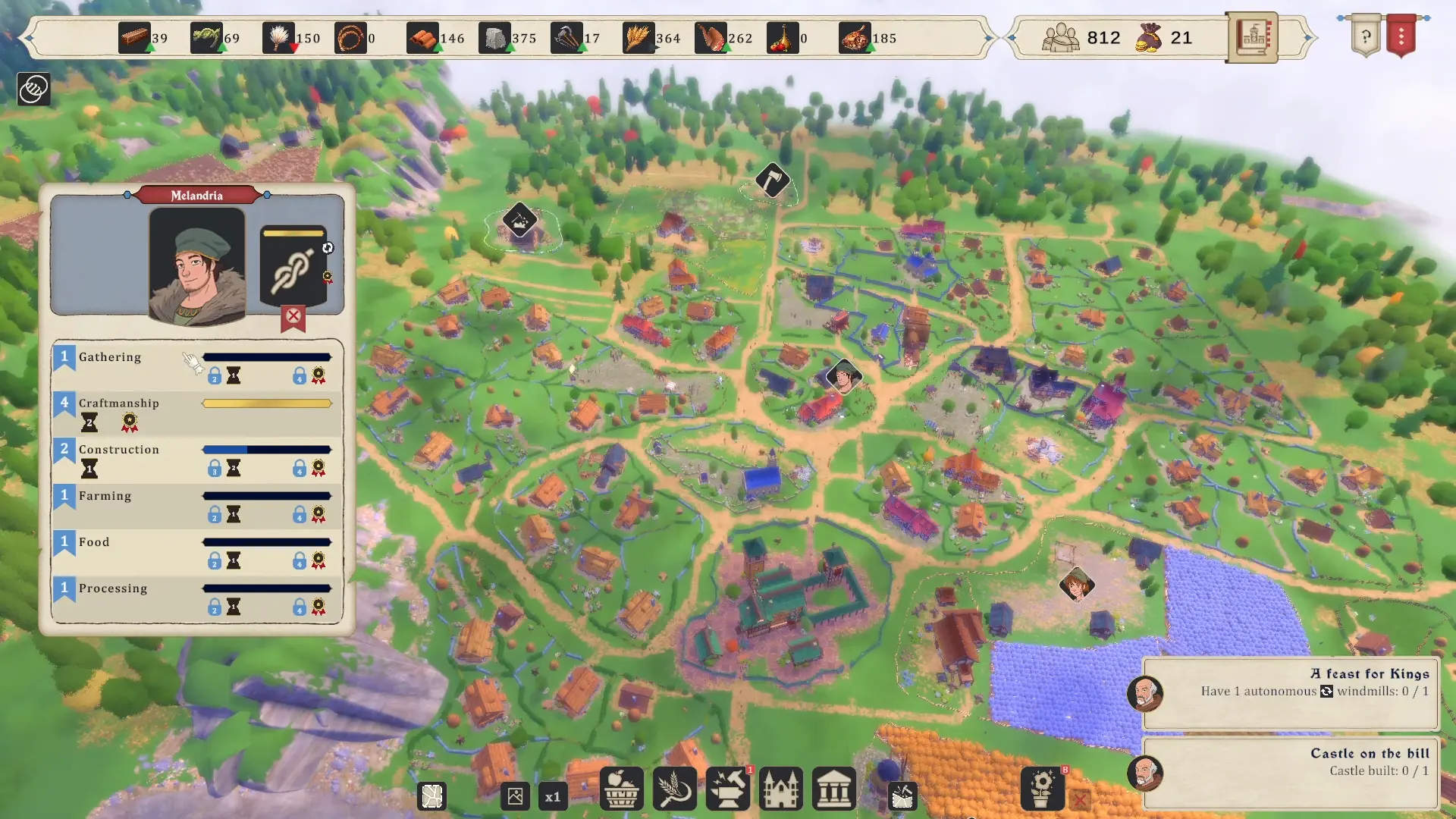Choose the columned civic building category
This screenshot has height=819, width=1456.
[x=833, y=789]
